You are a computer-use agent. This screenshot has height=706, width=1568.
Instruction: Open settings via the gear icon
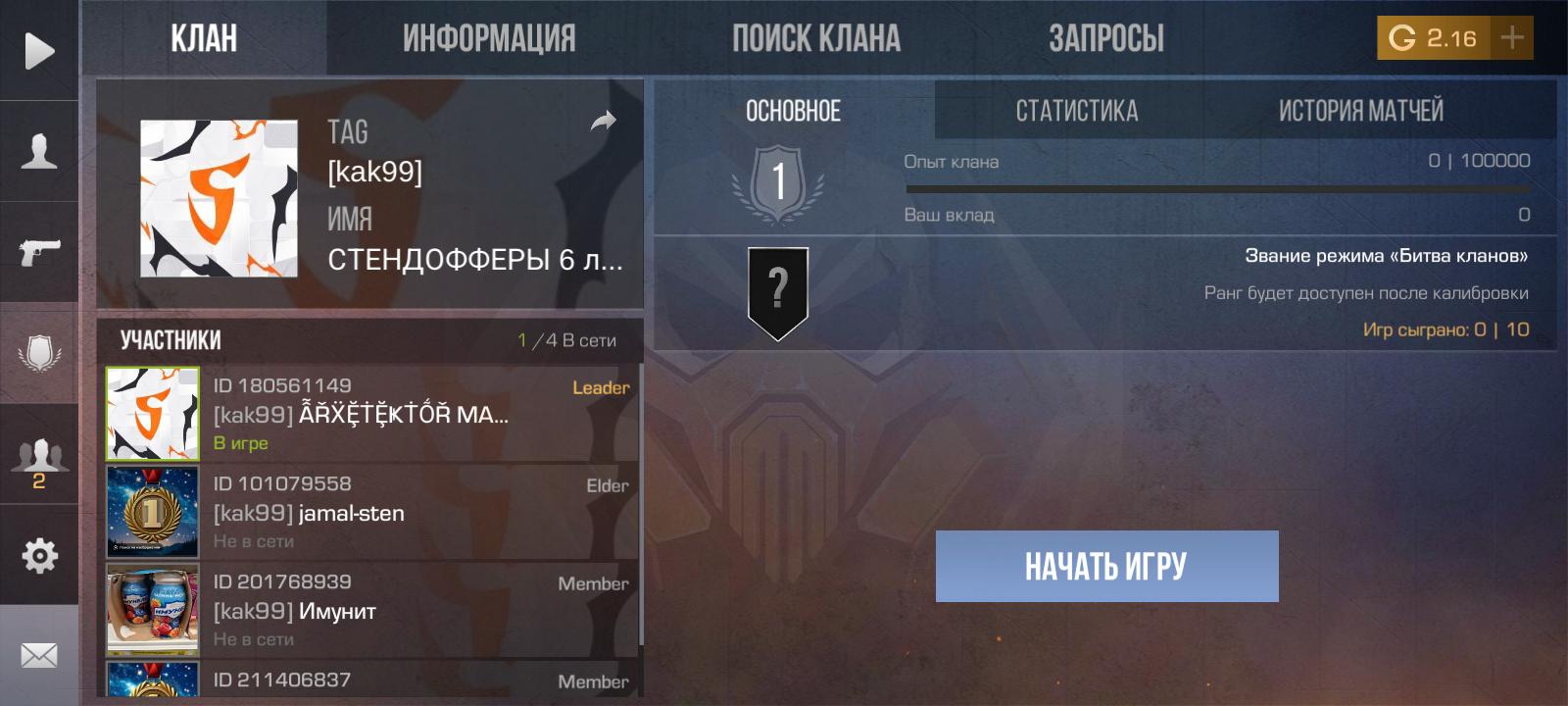(39, 556)
